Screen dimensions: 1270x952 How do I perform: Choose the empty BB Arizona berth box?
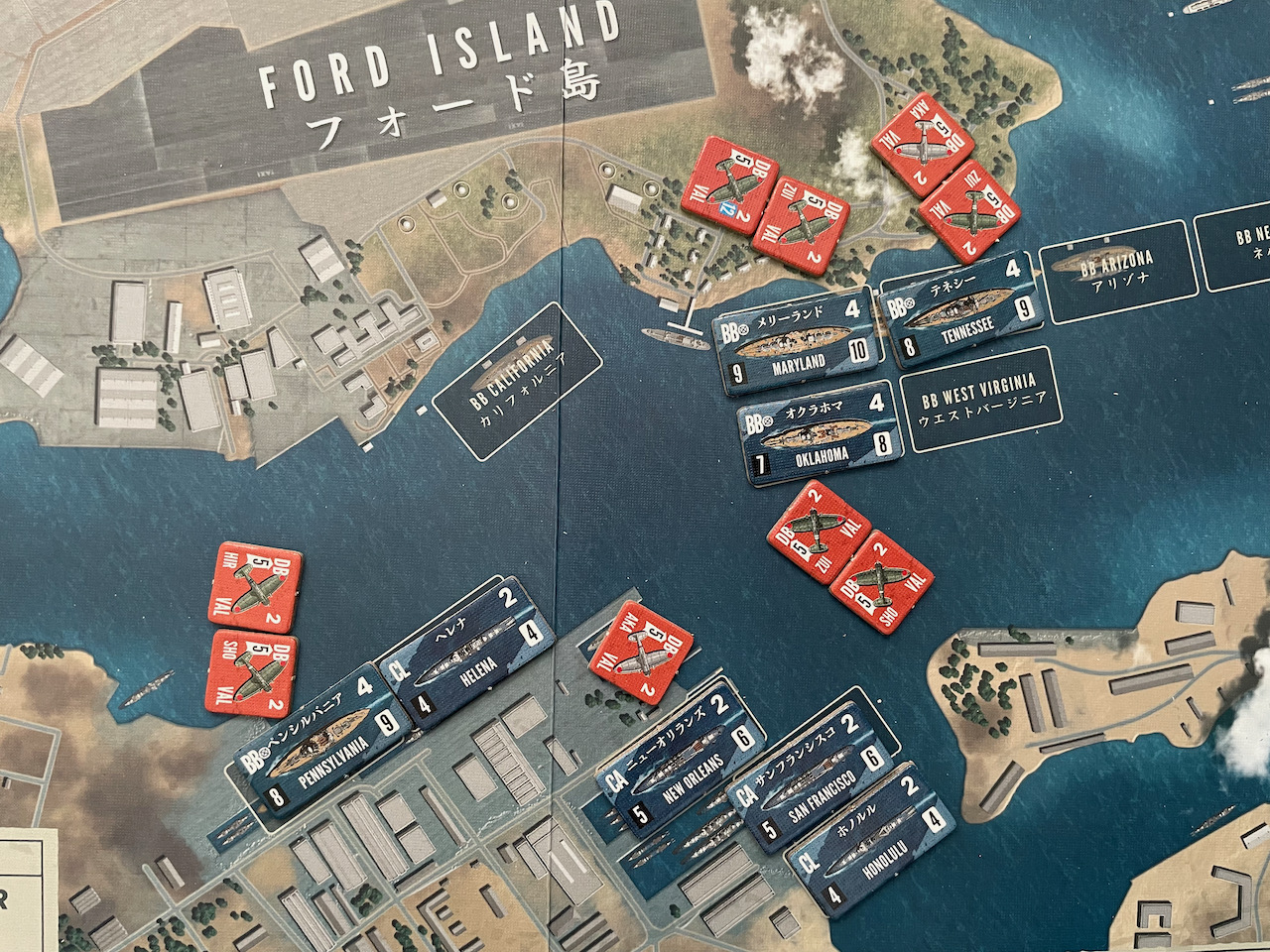[x=1117, y=271]
